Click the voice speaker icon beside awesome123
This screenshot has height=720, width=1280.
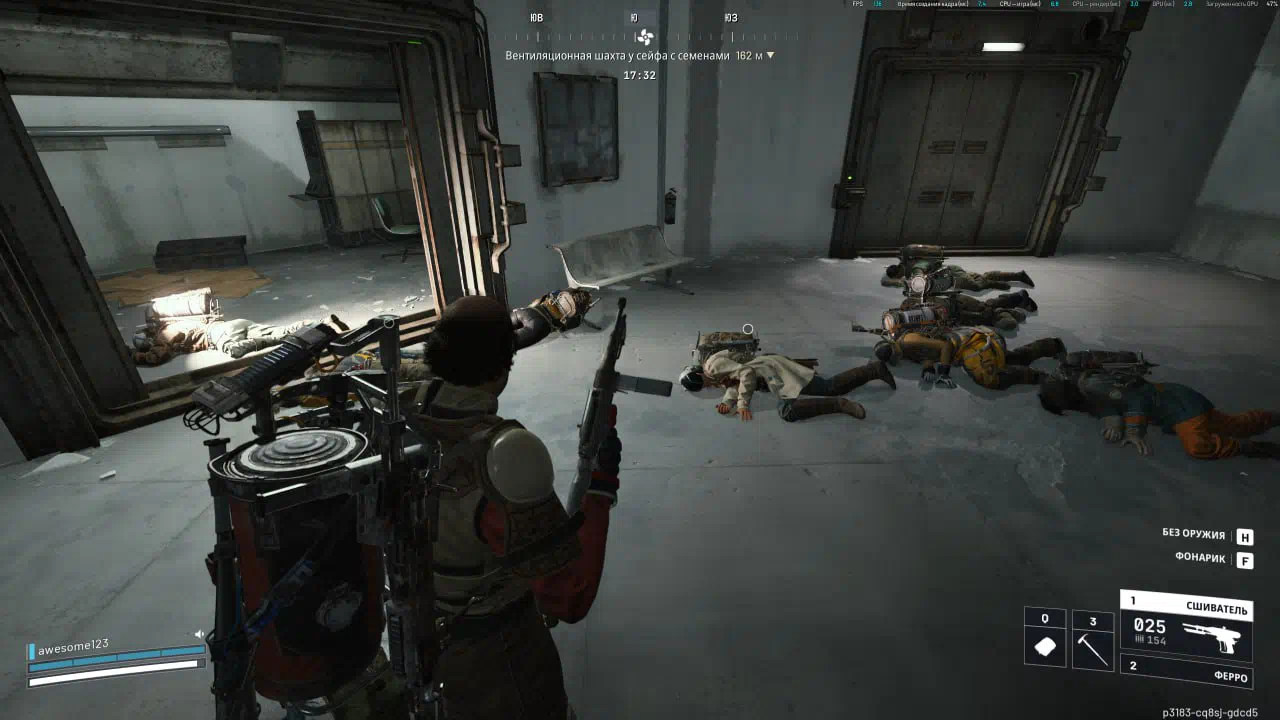click(200, 633)
